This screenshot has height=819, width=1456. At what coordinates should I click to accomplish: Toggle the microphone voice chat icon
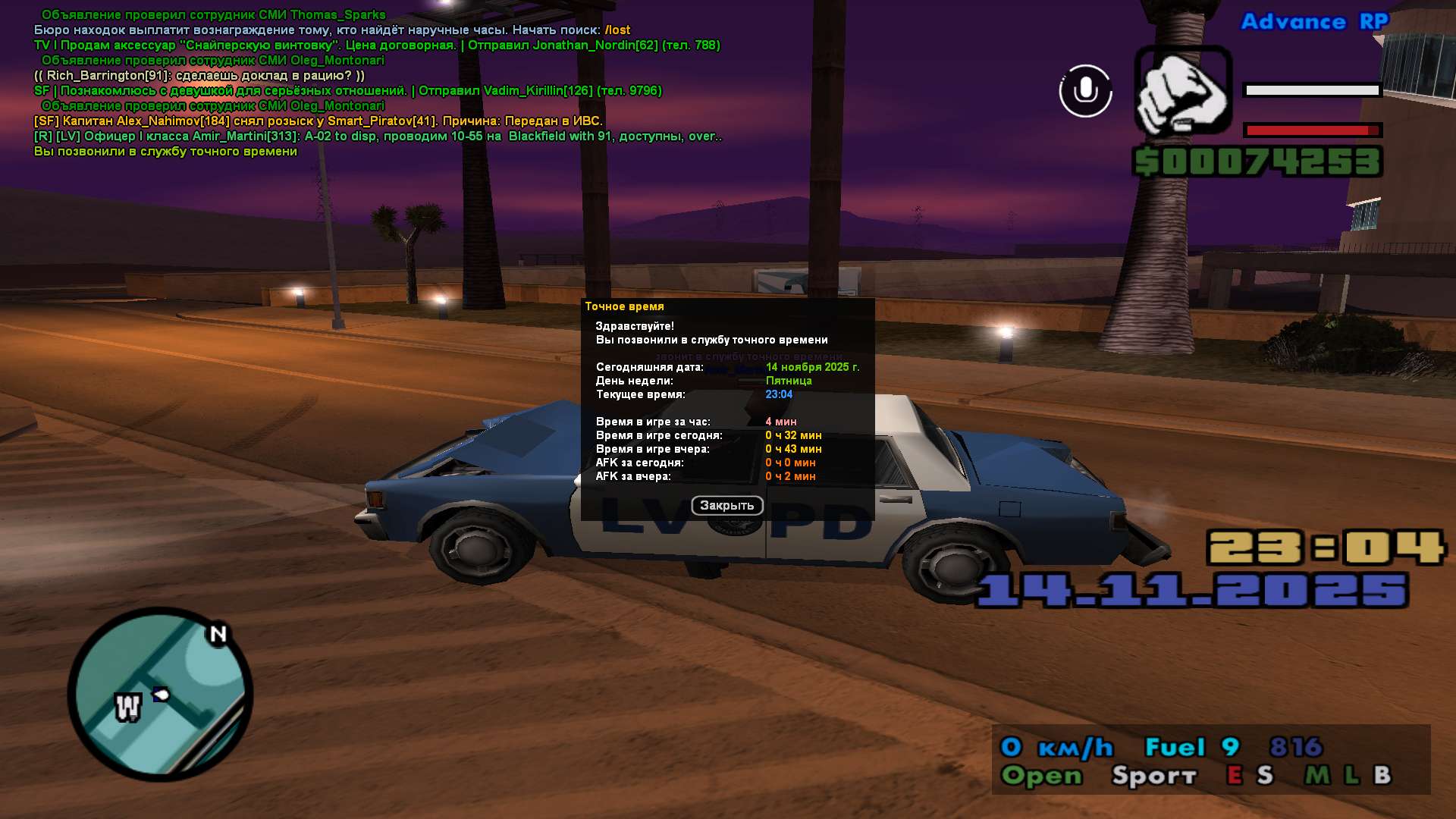click(1085, 91)
